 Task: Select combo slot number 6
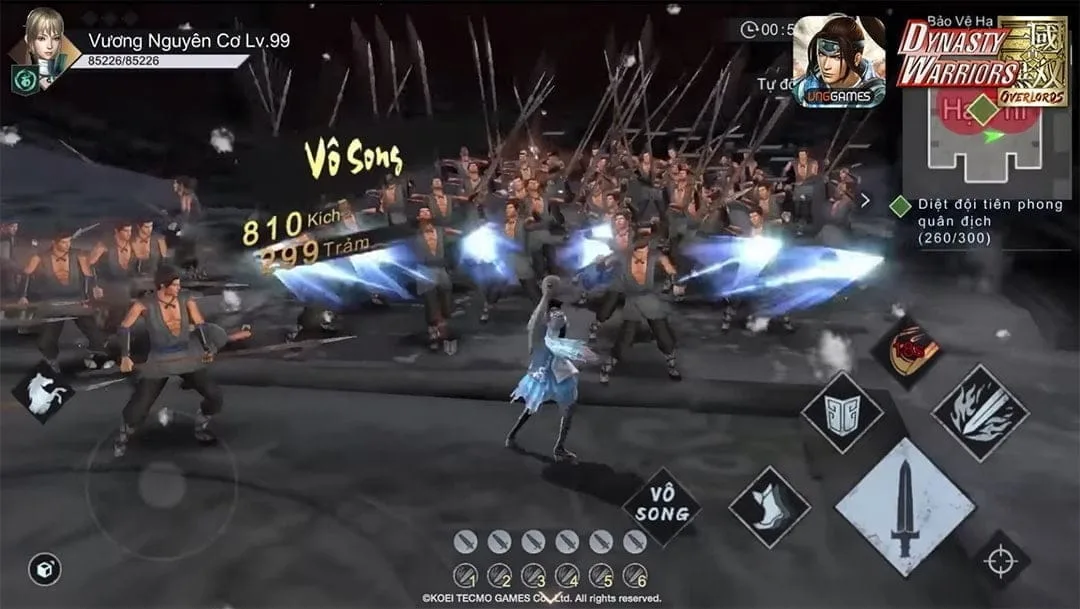click(x=635, y=575)
